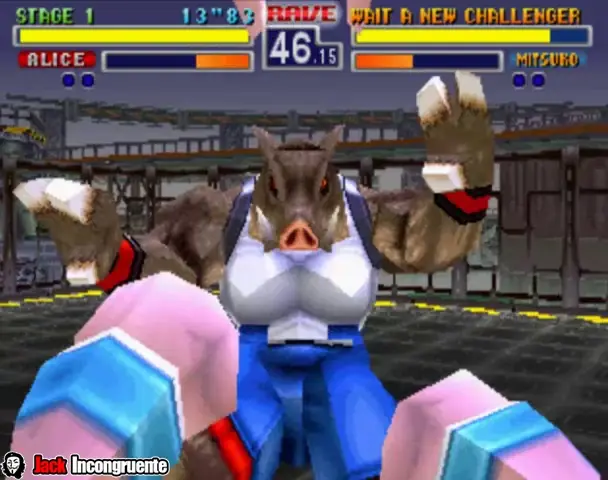Click the ALICE player name tag

click(x=56, y=60)
